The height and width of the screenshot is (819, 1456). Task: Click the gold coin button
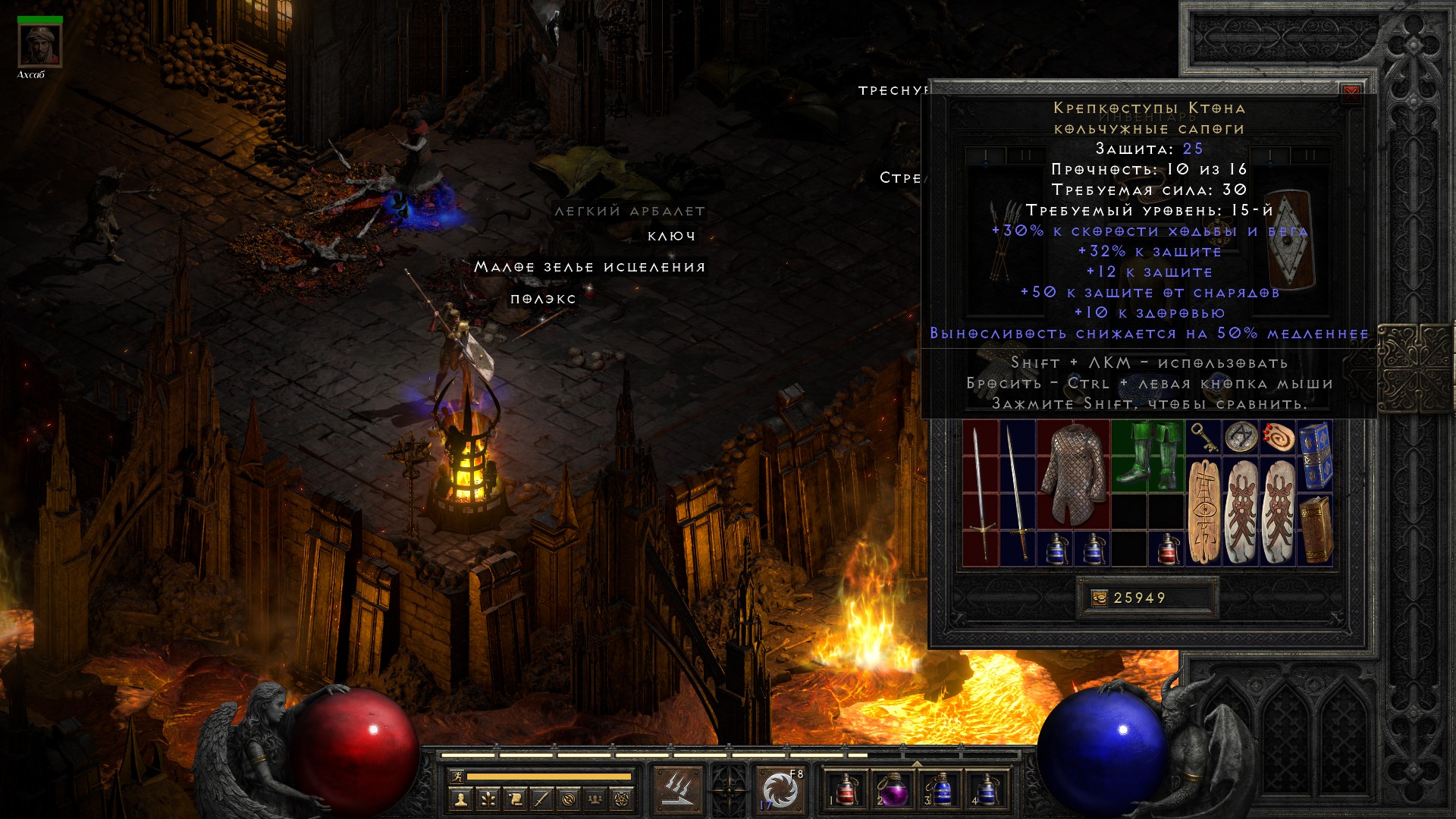(x=1099, y=598)
